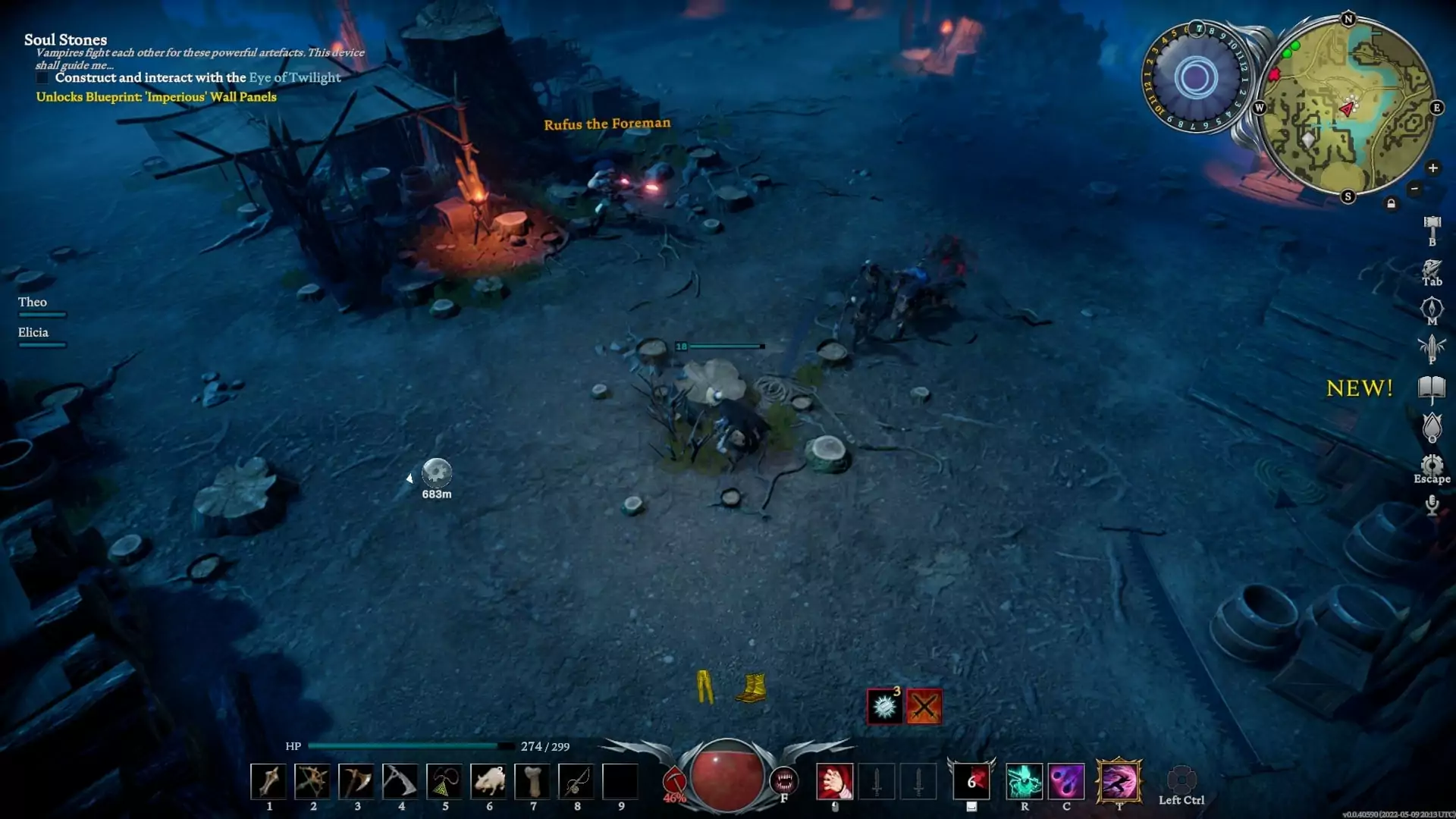Equip the crossbow from the hotbar

coord(312,781)
